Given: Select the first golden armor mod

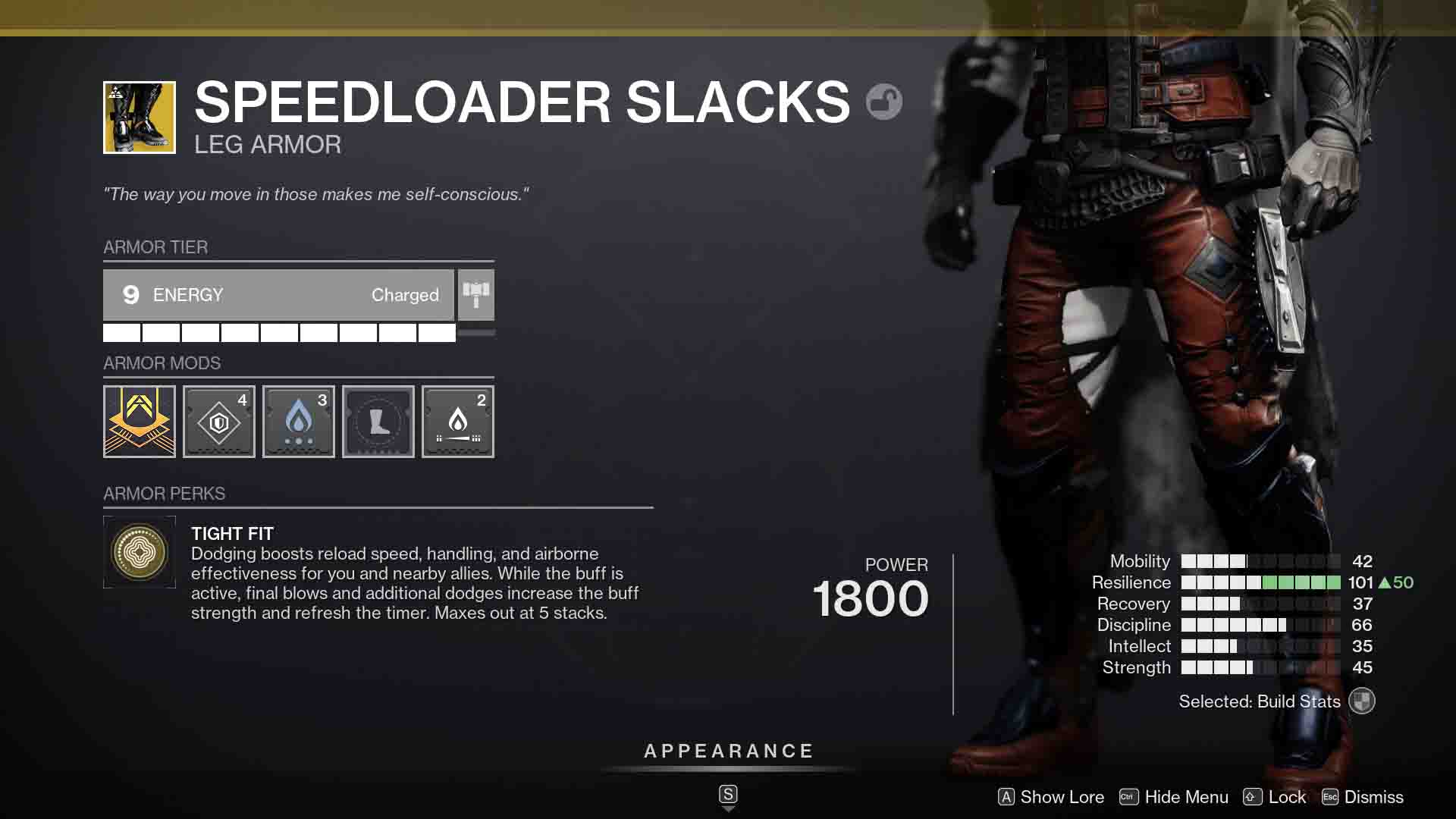Looking at the screenshot, I should click(x=139, y=422).
